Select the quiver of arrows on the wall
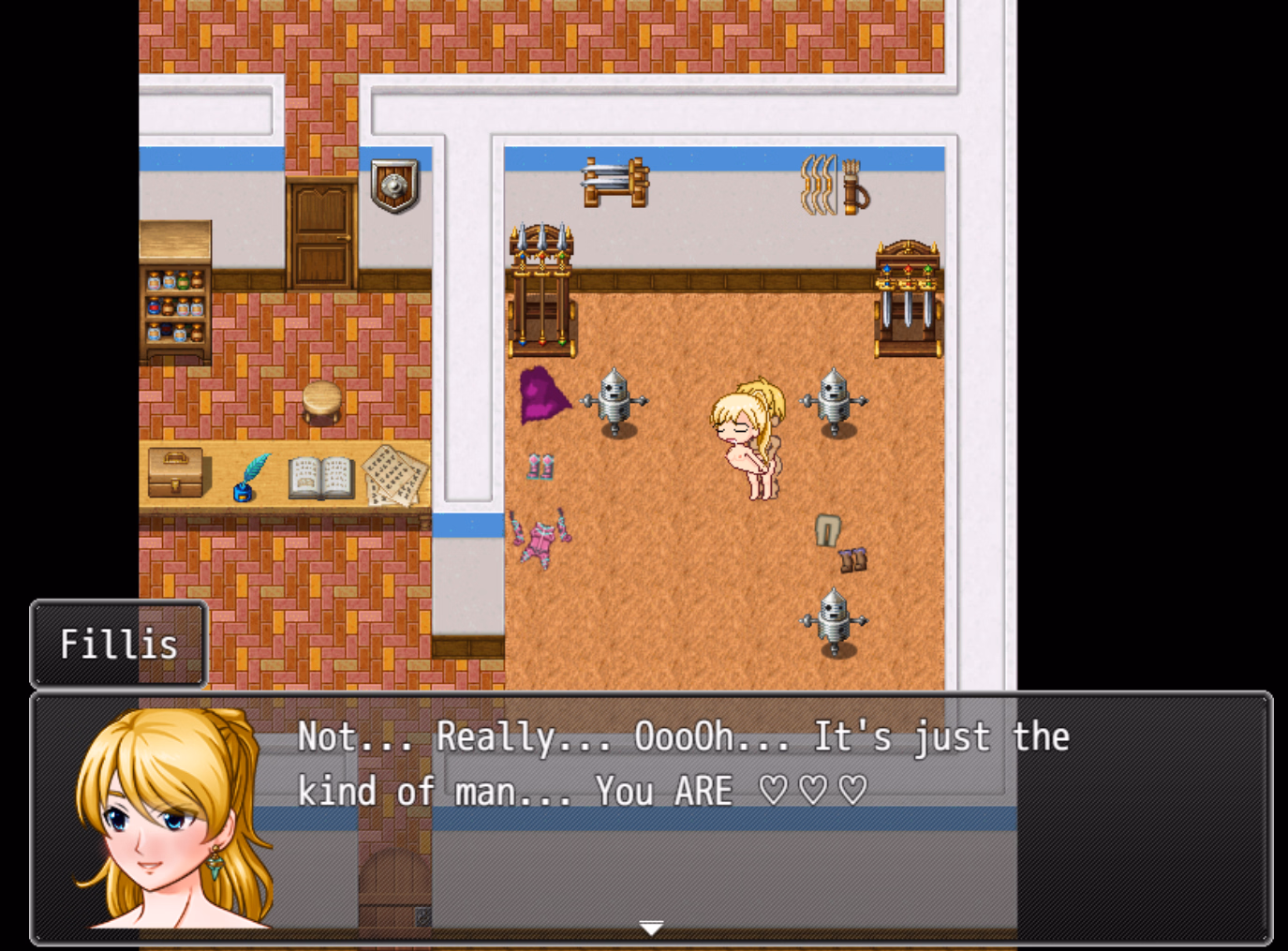Image resolution: width=1288 pixels, height=951 pixels. point(857,187)
